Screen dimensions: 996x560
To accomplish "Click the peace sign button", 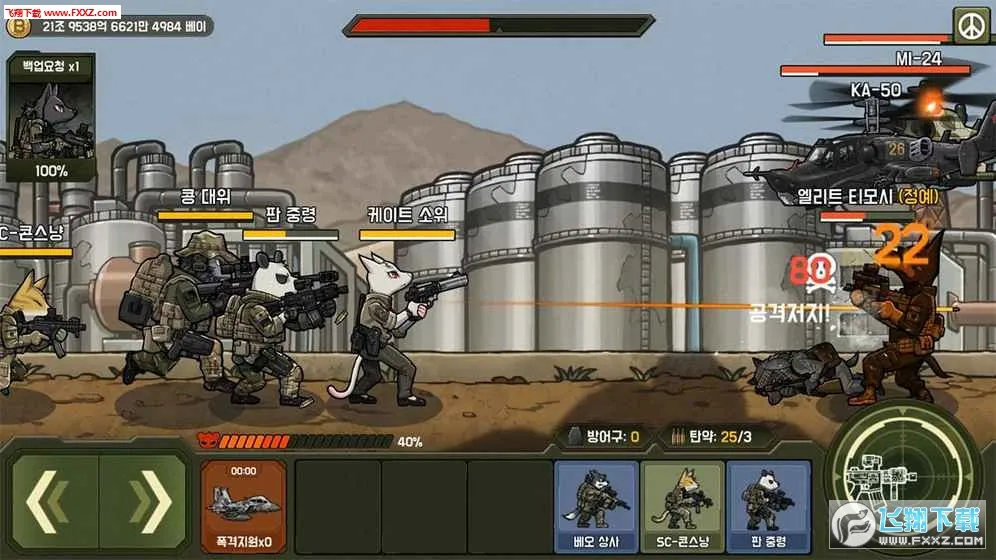I will tap(969, 24).
